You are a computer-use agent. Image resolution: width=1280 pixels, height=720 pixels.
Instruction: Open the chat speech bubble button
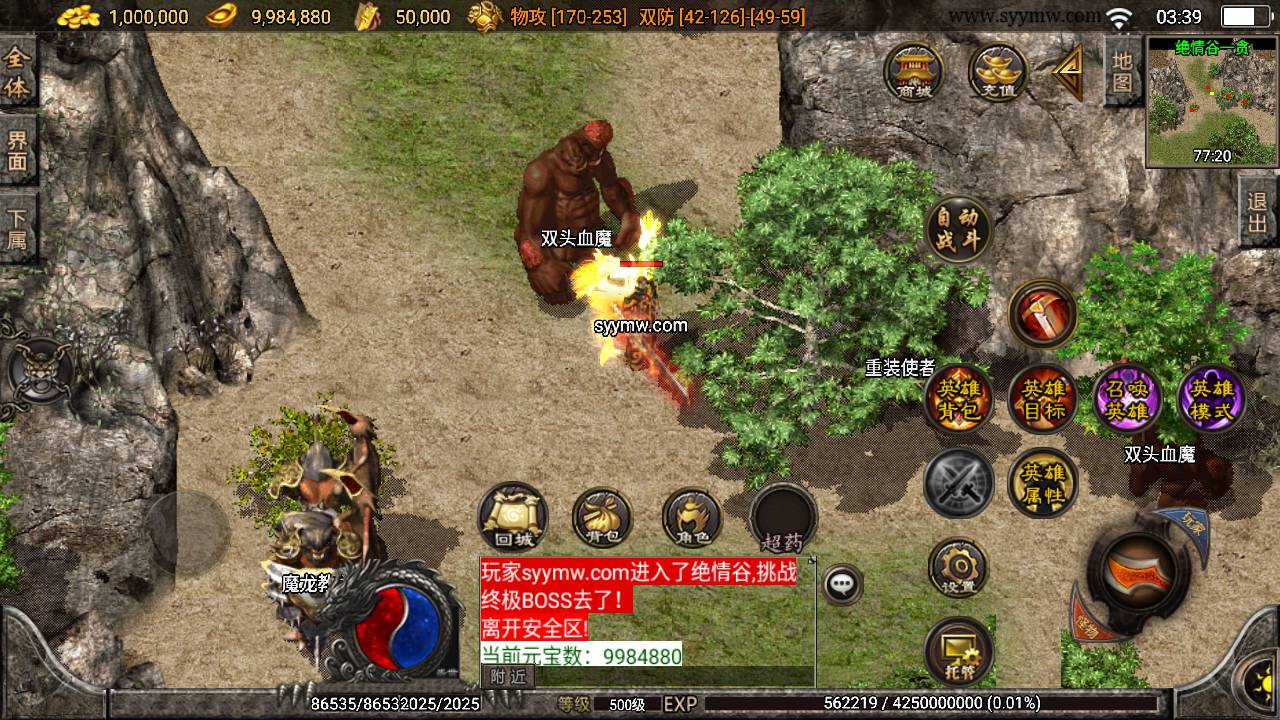coord(843,584)
